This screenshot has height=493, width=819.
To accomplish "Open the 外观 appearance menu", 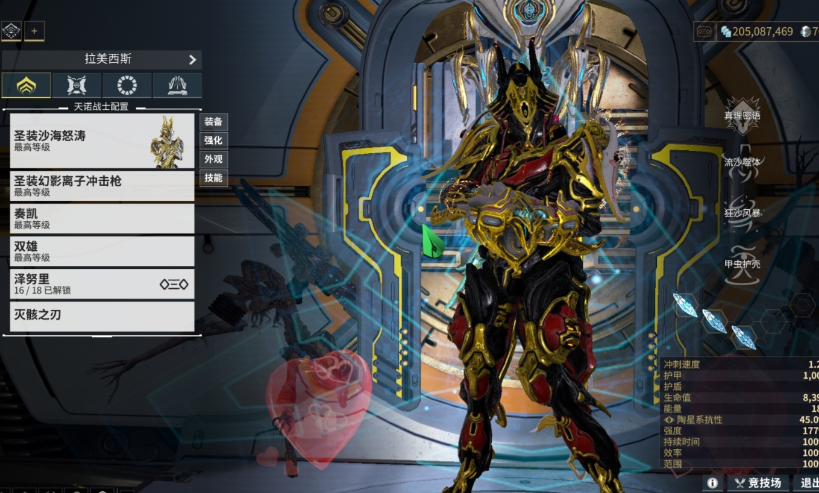I will (x=214, y=159).
